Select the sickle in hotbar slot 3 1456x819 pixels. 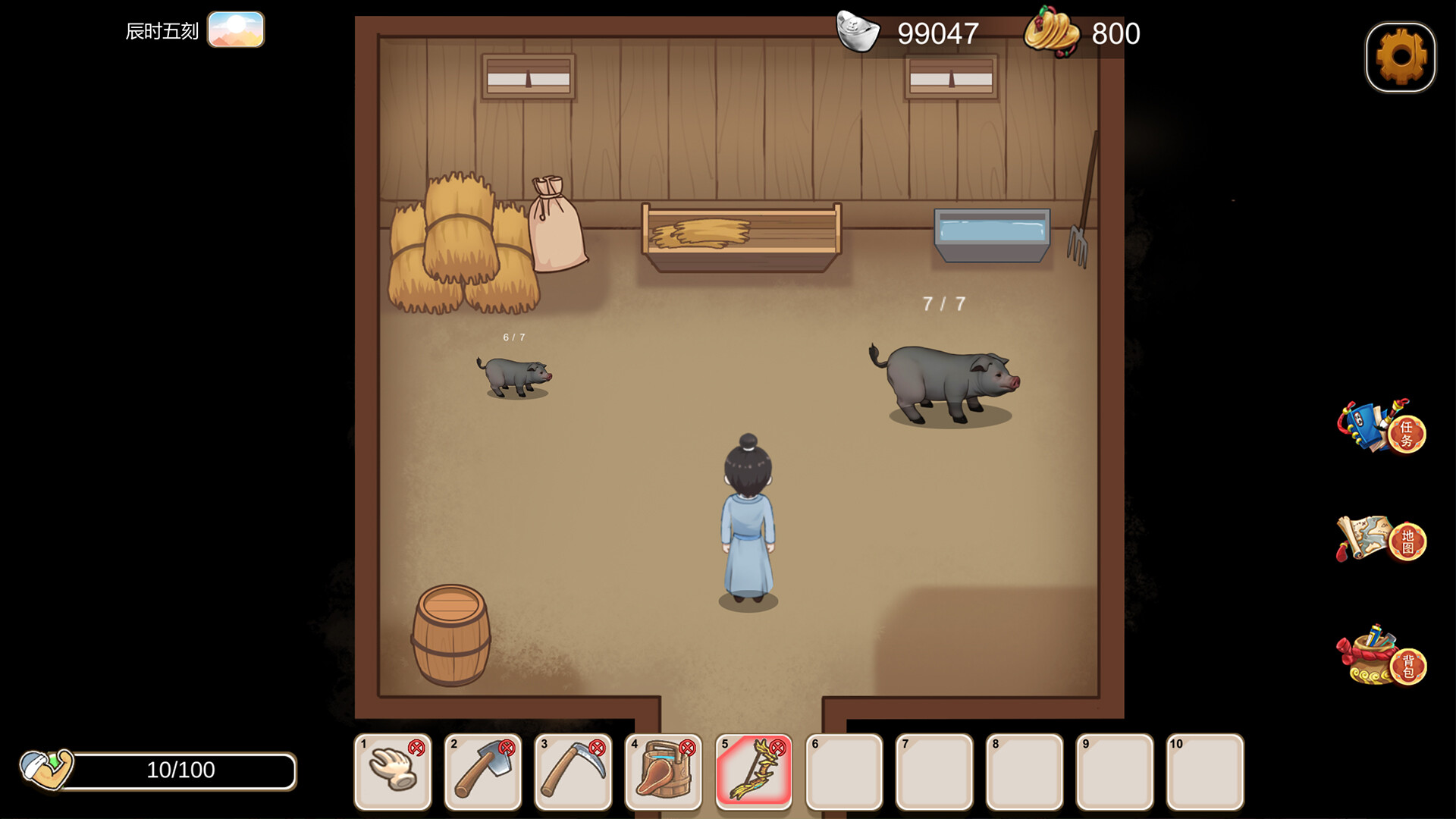tap(573, 772)
